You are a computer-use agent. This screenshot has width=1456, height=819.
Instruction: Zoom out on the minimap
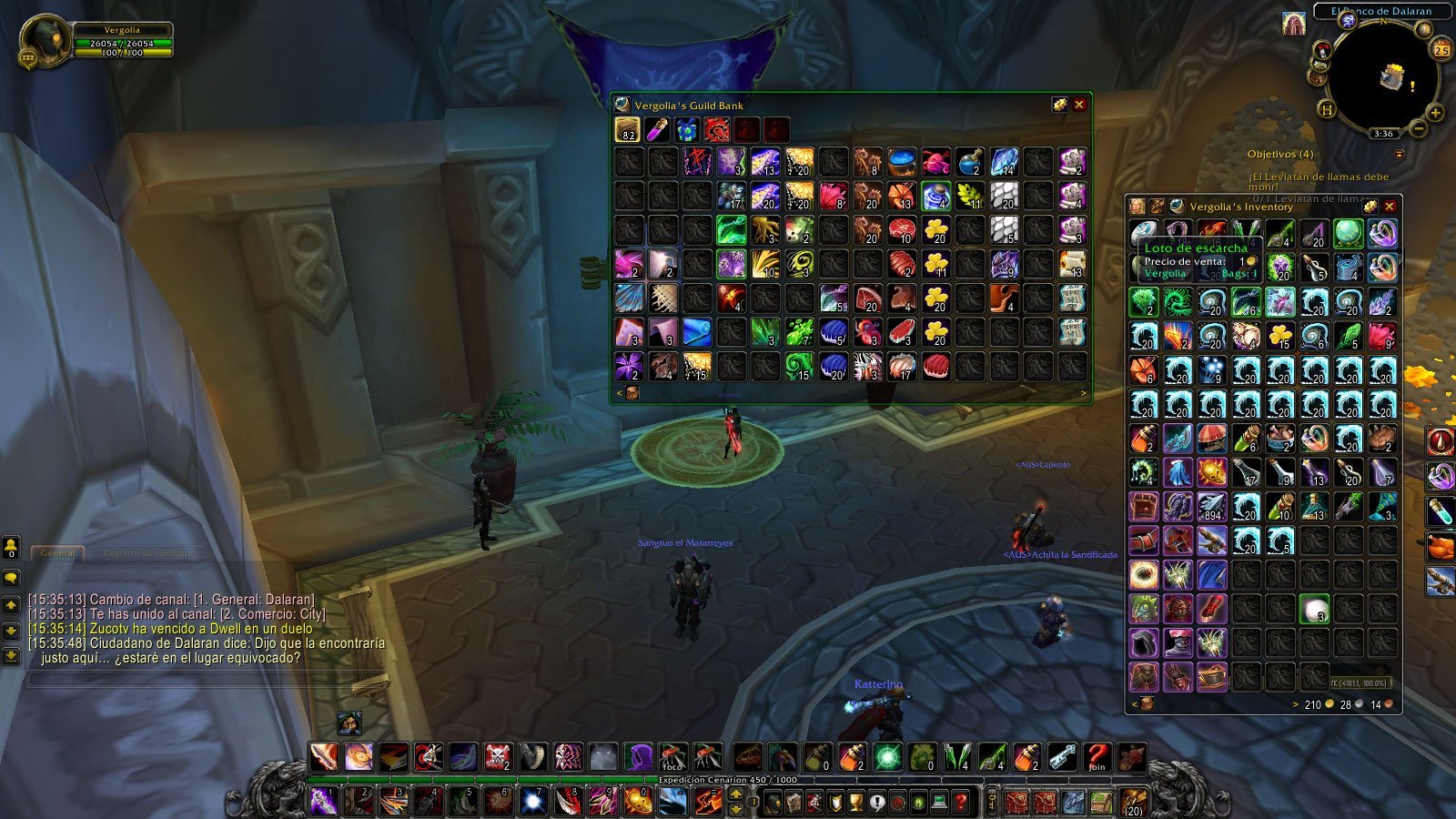click(x=1418, y=130)
